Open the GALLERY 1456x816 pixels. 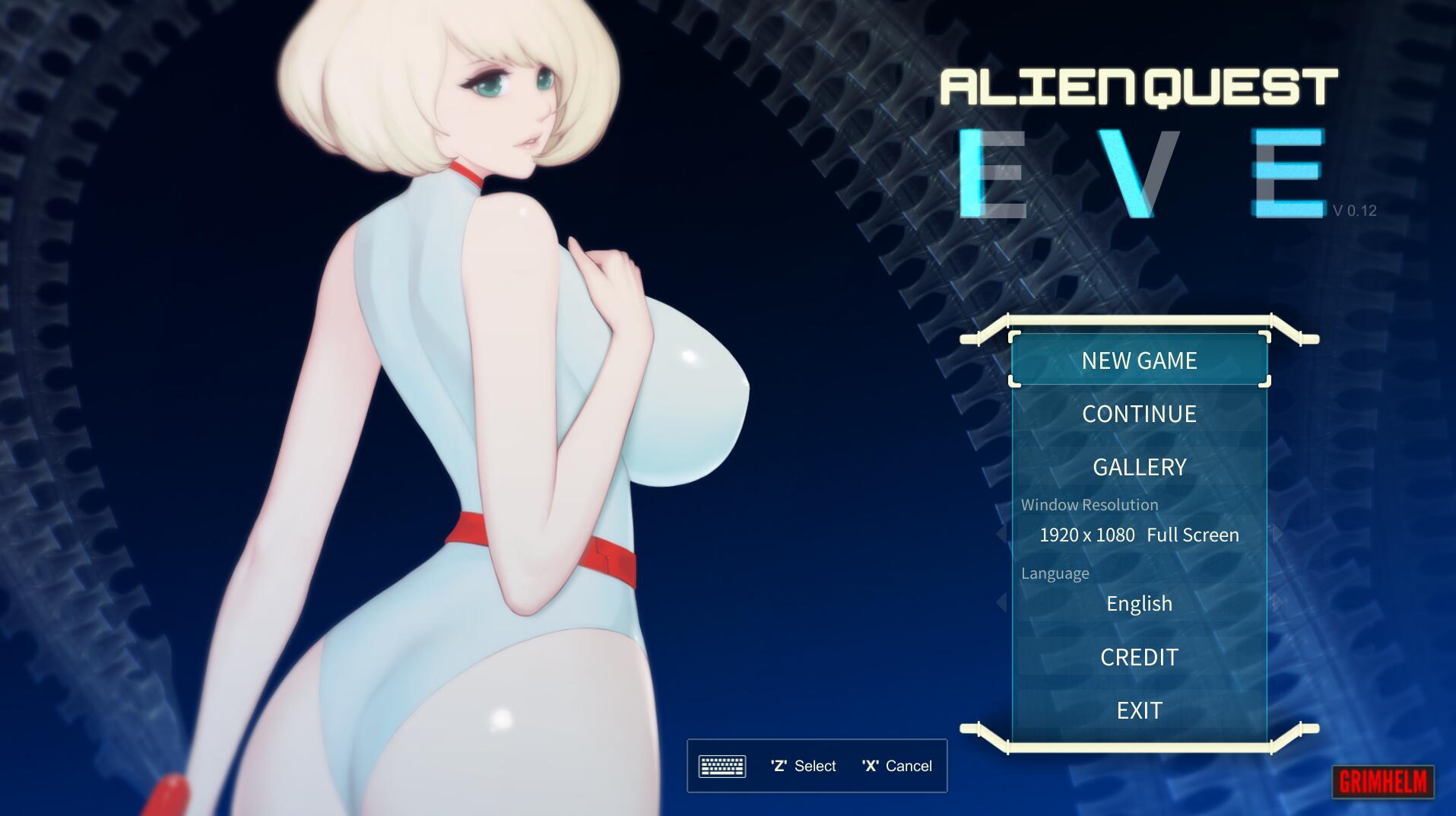point(1138,467)
